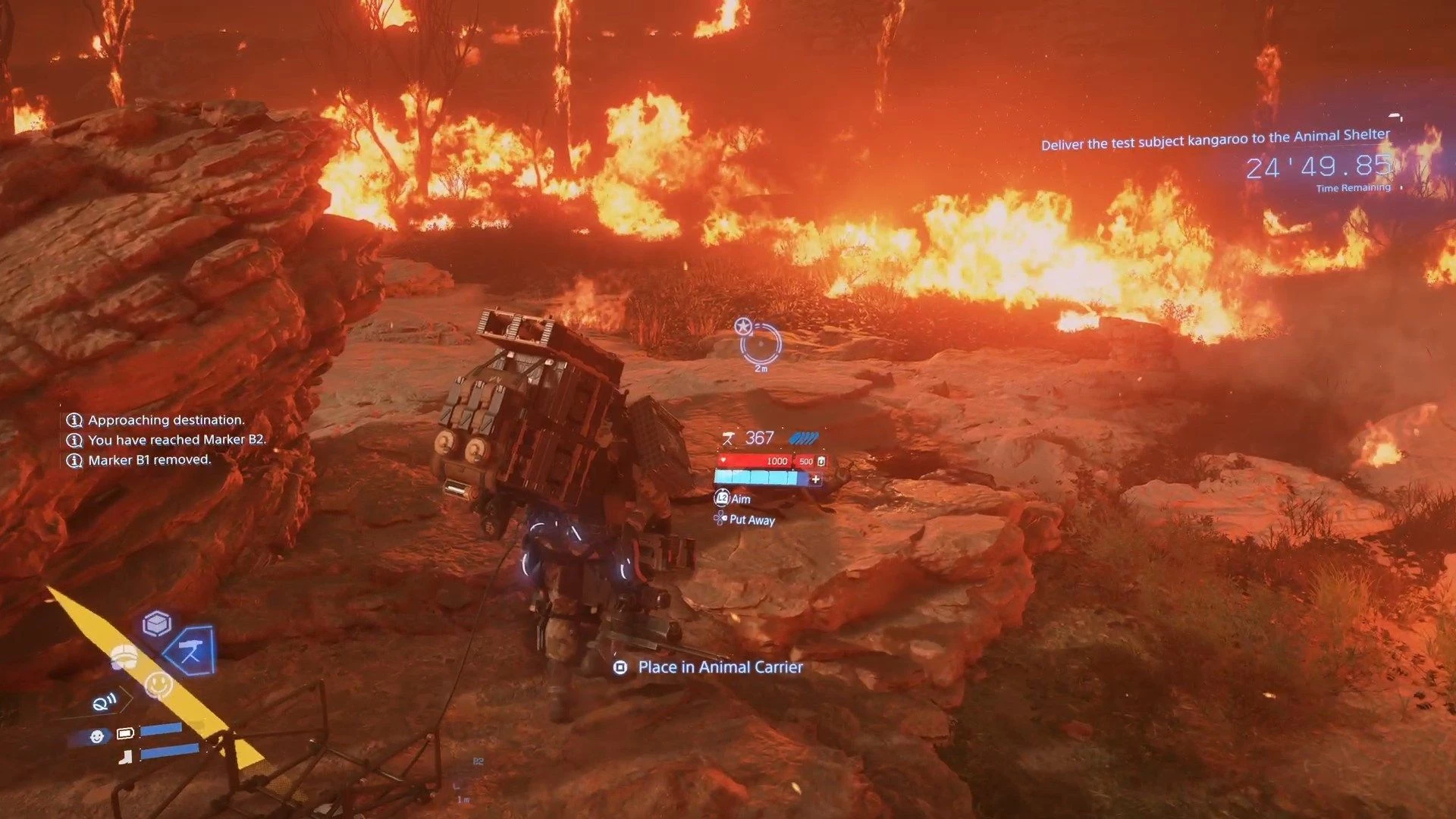Choose the equipped machine gun slot
This screenshot has height=819, width=1456.
191,651
